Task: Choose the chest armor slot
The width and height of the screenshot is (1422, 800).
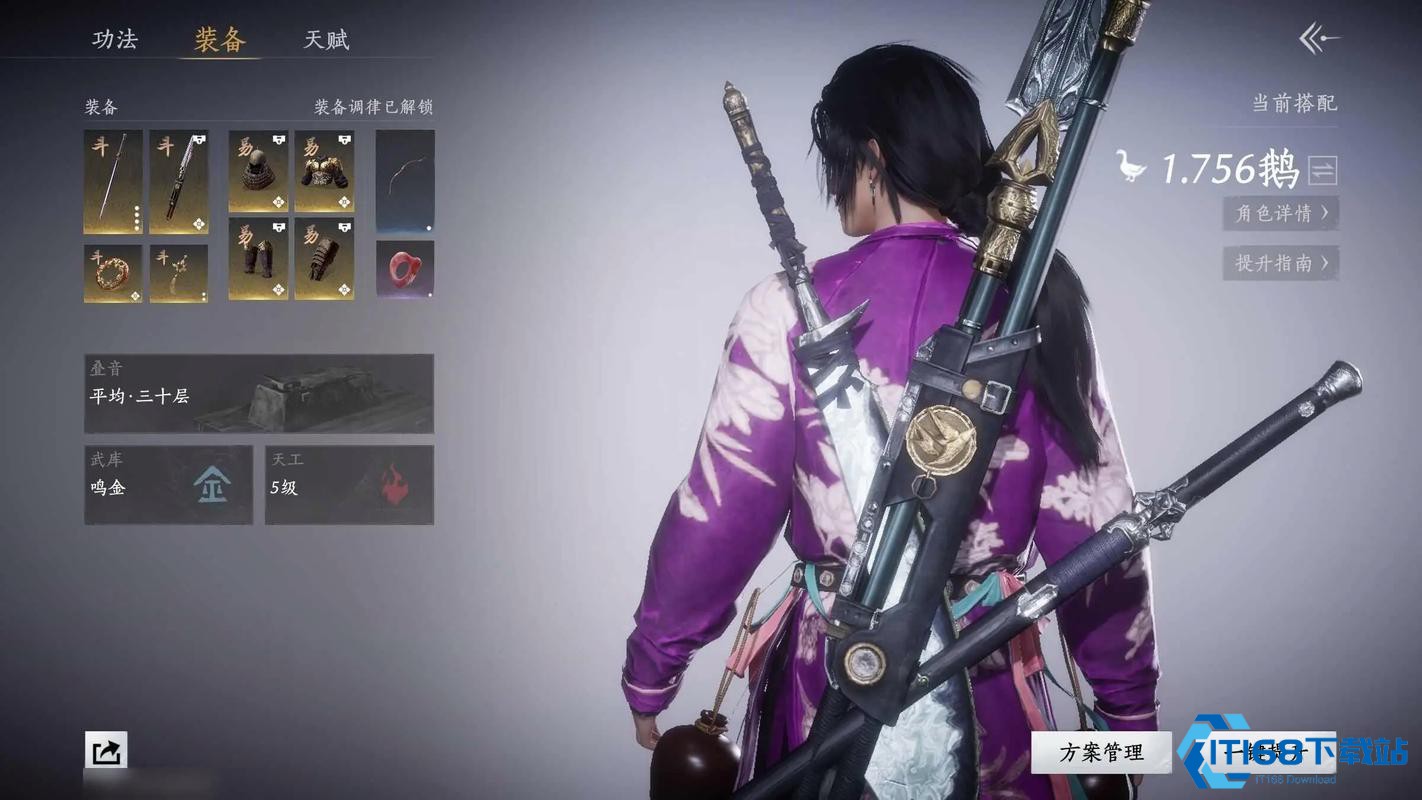Action: tap(324, 171)
